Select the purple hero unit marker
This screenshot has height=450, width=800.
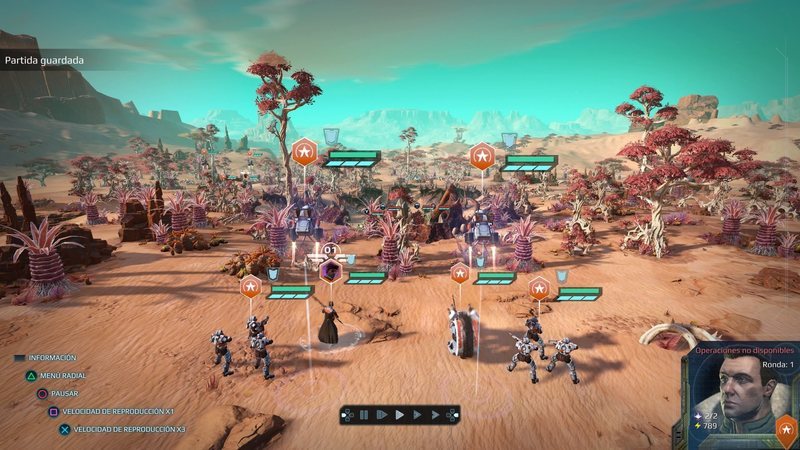click(330, 271)
